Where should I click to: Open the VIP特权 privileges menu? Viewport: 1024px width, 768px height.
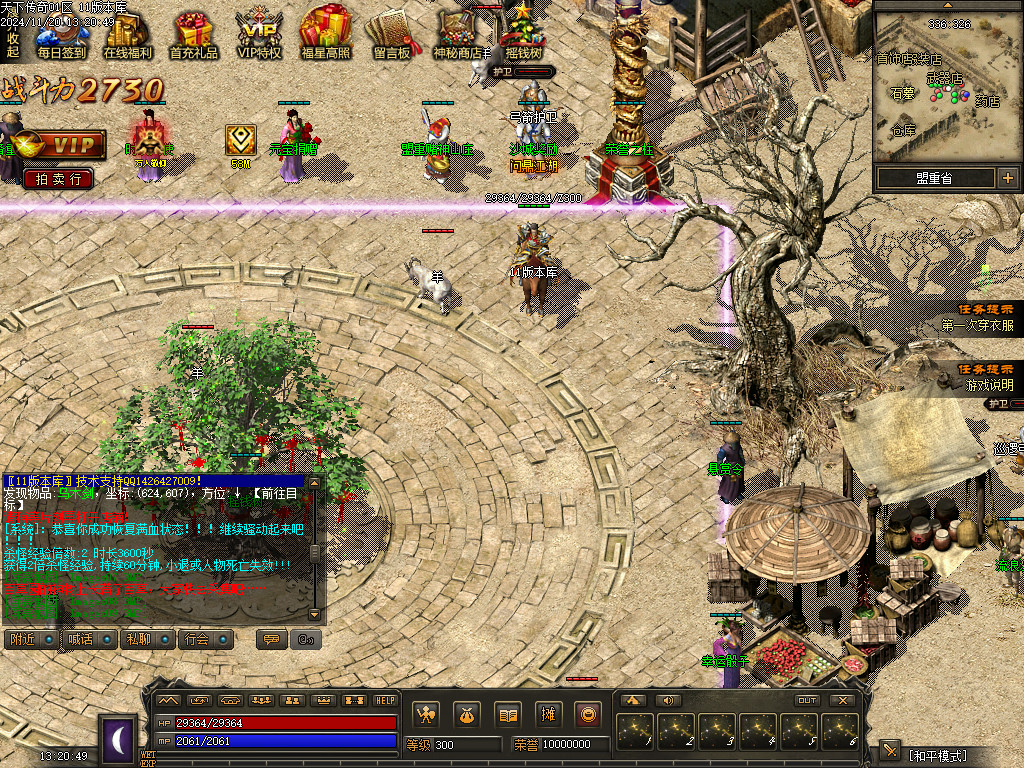[259, 35]
